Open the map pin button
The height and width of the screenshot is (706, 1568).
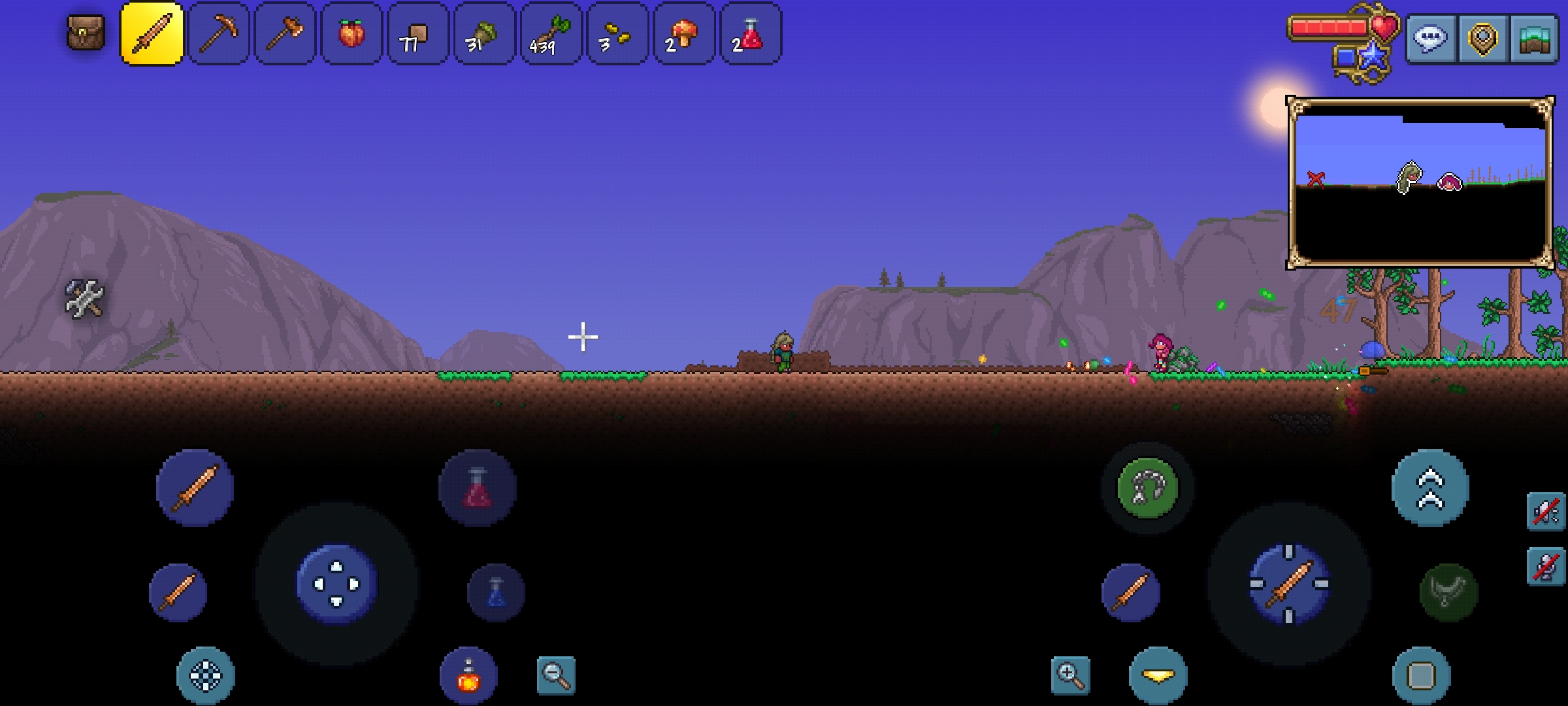coord(1482,39)
